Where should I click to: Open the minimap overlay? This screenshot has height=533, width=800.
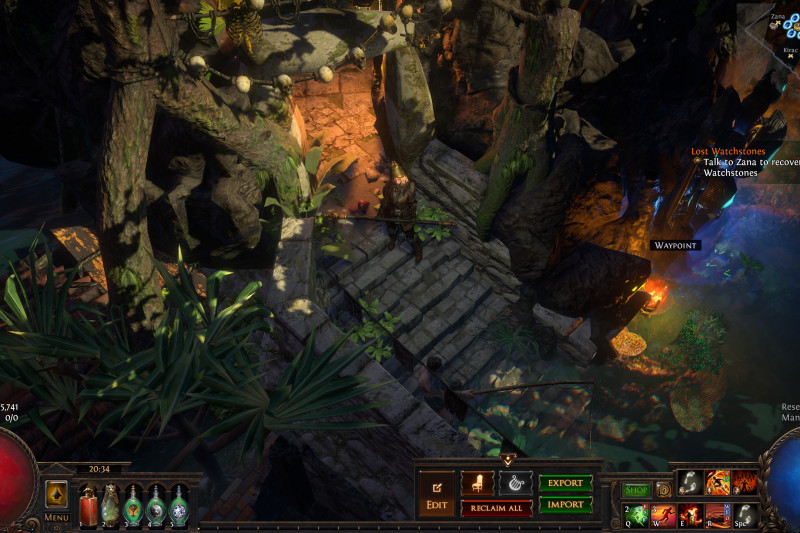click(780, 30)
